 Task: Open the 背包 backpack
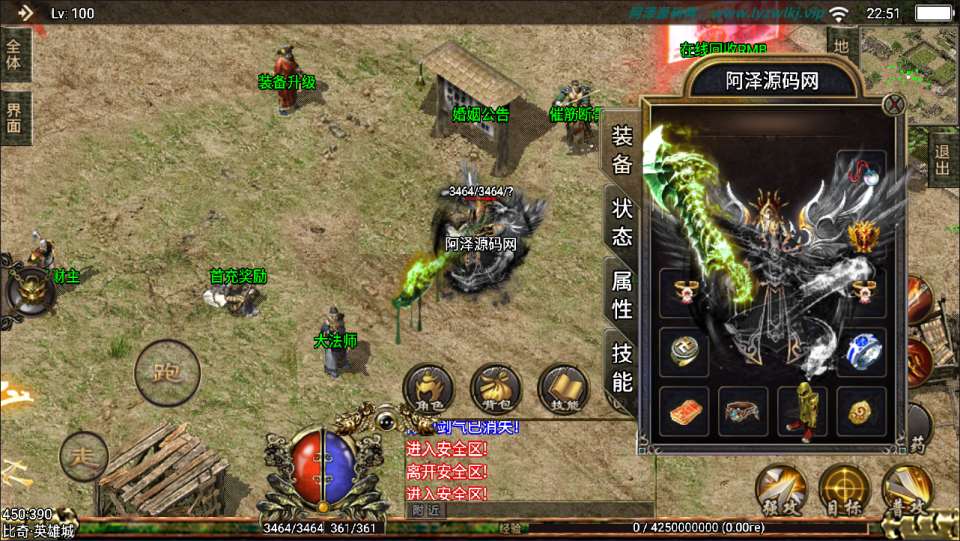click(495, 390)
